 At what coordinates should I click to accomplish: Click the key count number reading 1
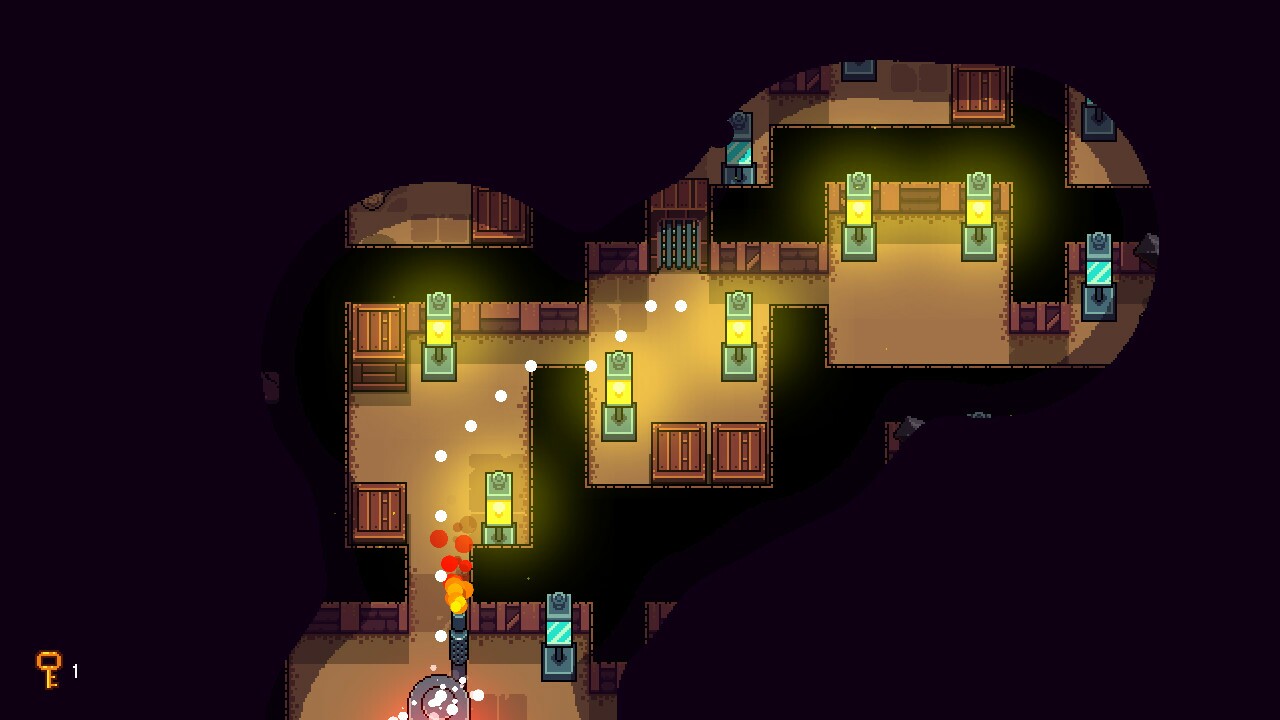coord(74,671)
